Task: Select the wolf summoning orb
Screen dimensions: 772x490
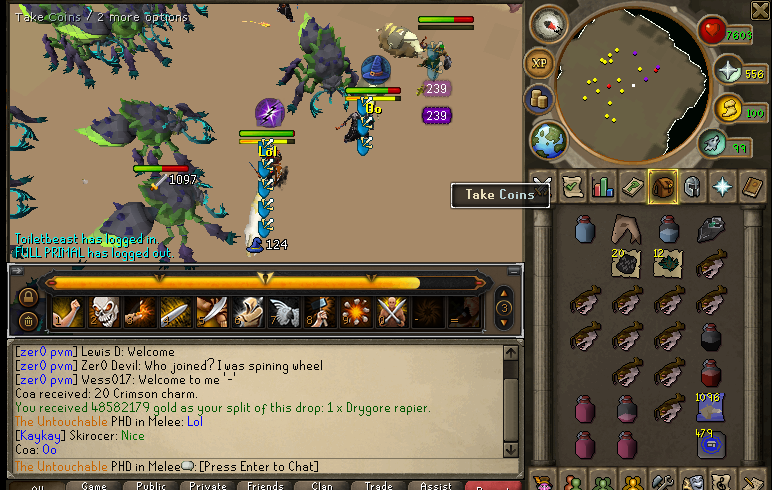Action: pos(711,146)
